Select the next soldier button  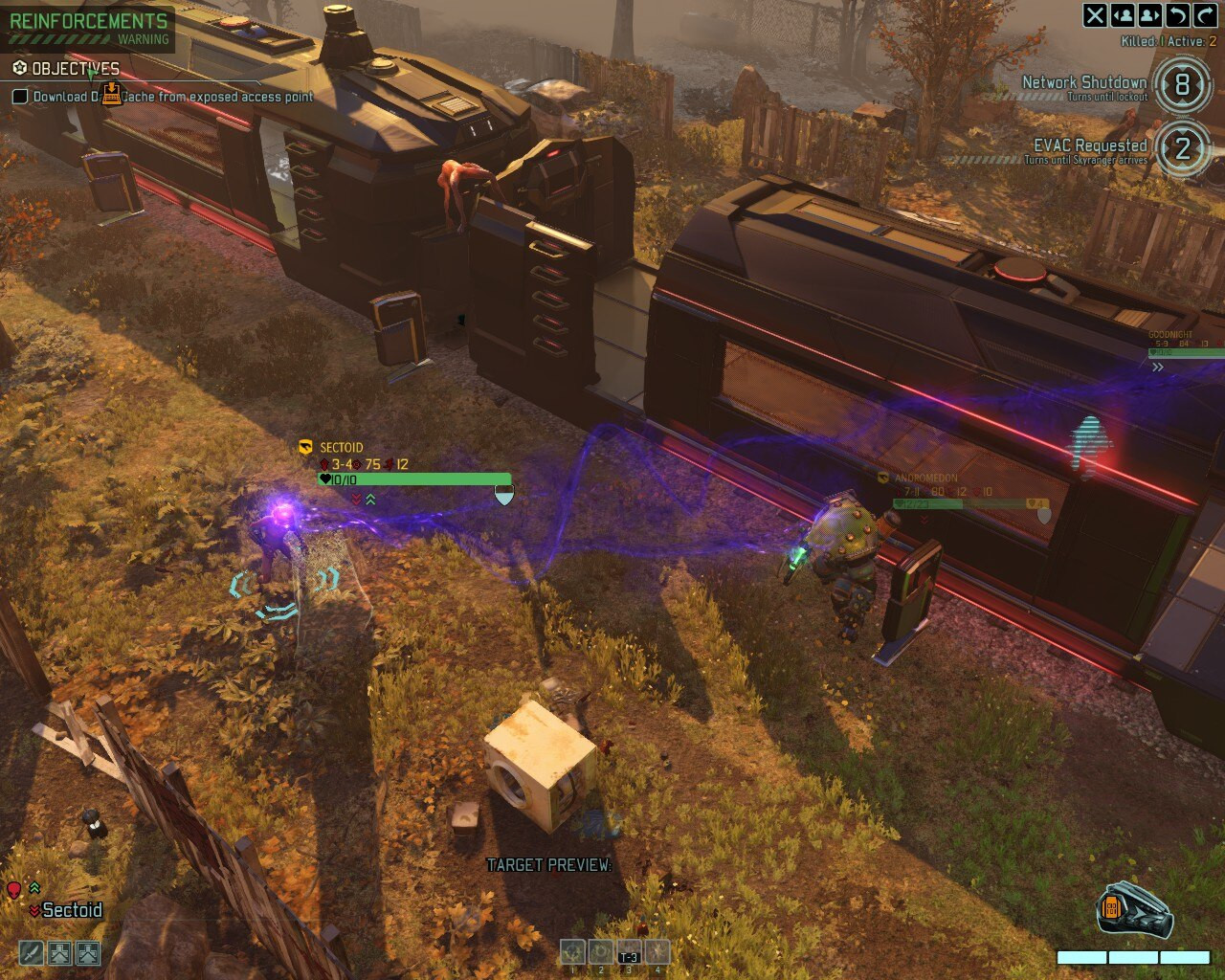coord(1150,15)
